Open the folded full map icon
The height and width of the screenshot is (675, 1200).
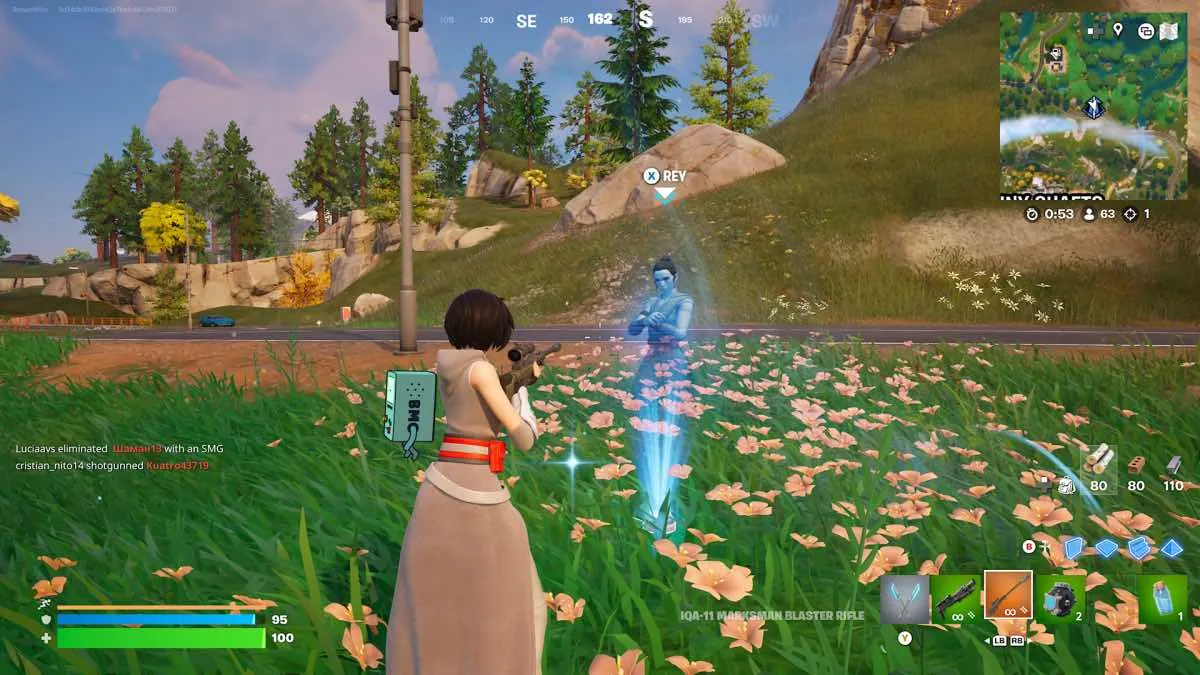[1170, 31]
